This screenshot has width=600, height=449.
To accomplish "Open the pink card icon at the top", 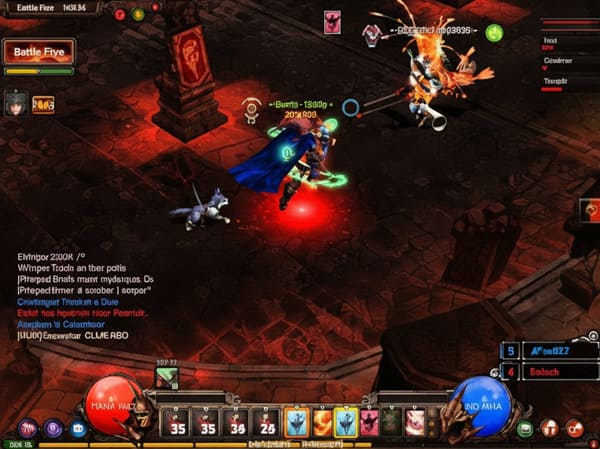I will pos(332,21).
